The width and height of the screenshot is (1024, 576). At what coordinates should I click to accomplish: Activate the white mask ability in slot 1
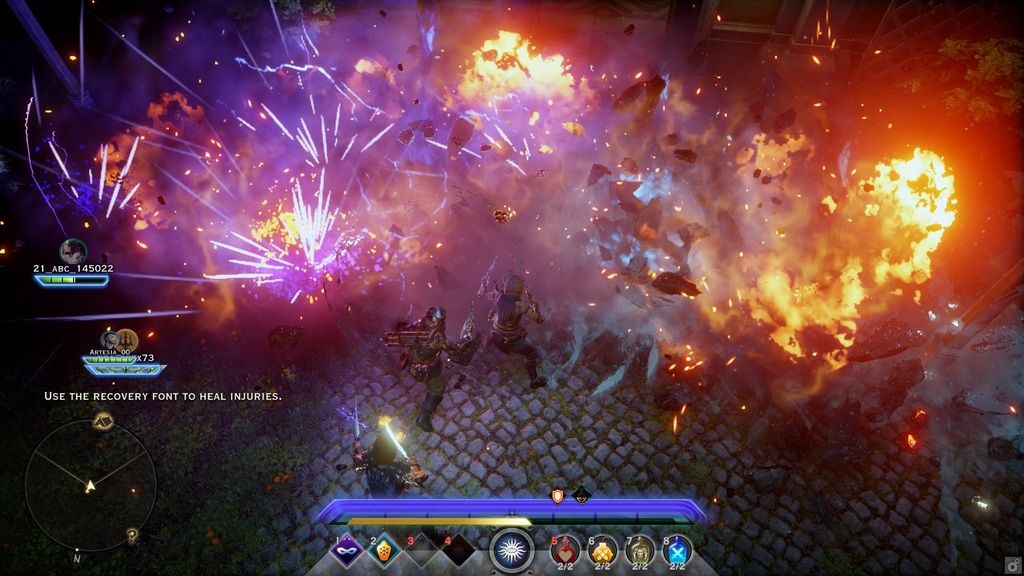[348, 551]
